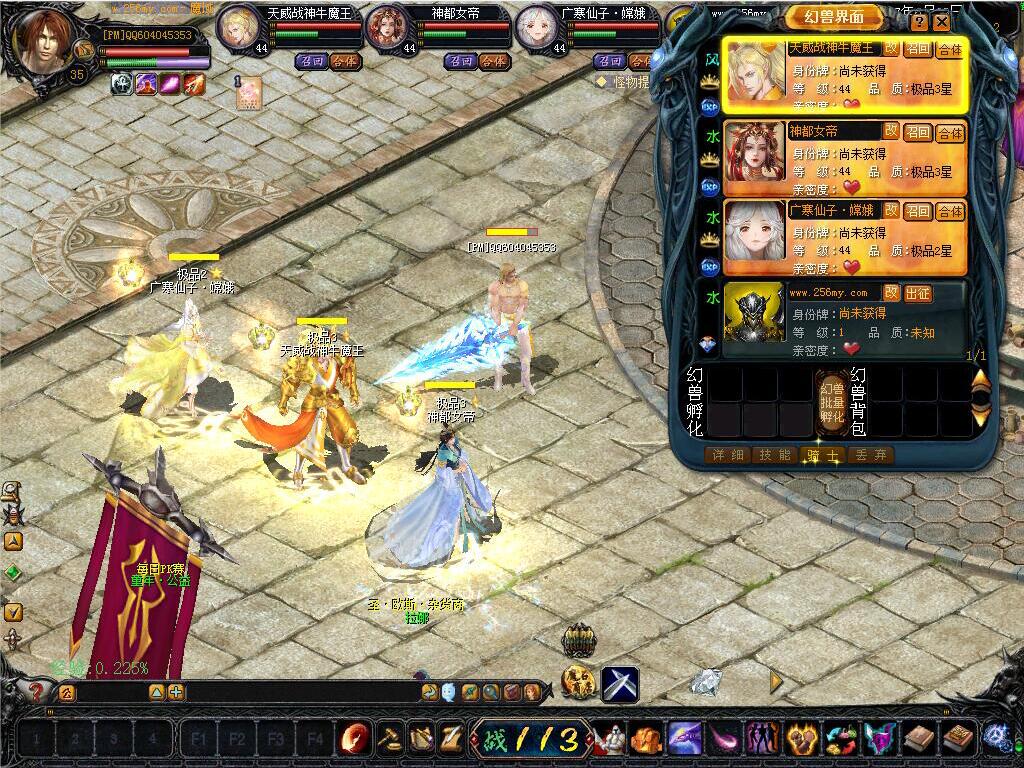Click the pink card item with number 1

click(x=248, y=93)
